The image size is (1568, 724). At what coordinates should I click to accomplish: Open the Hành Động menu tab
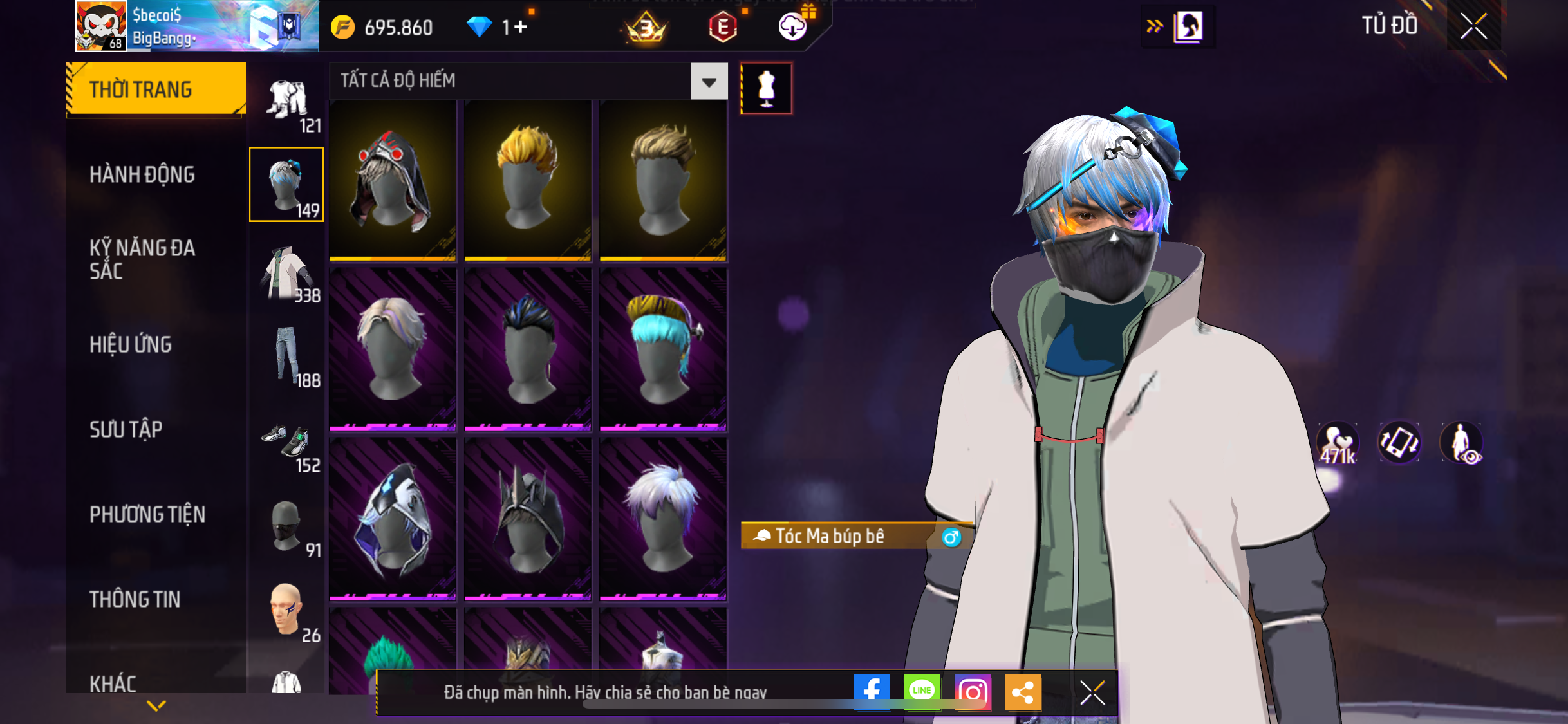[142, 174]
